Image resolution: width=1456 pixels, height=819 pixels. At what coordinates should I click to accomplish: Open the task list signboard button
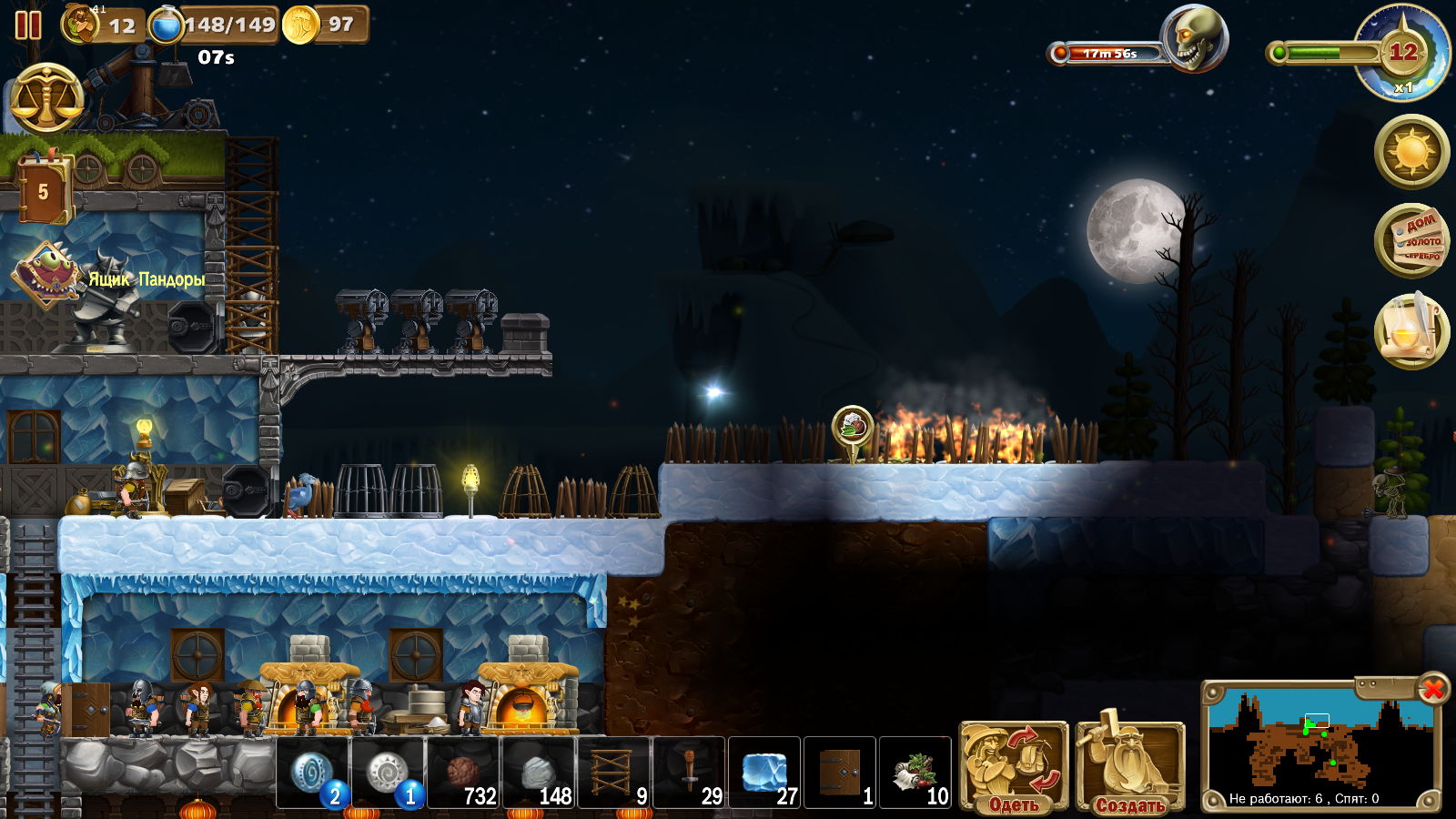pos(1411,240)
